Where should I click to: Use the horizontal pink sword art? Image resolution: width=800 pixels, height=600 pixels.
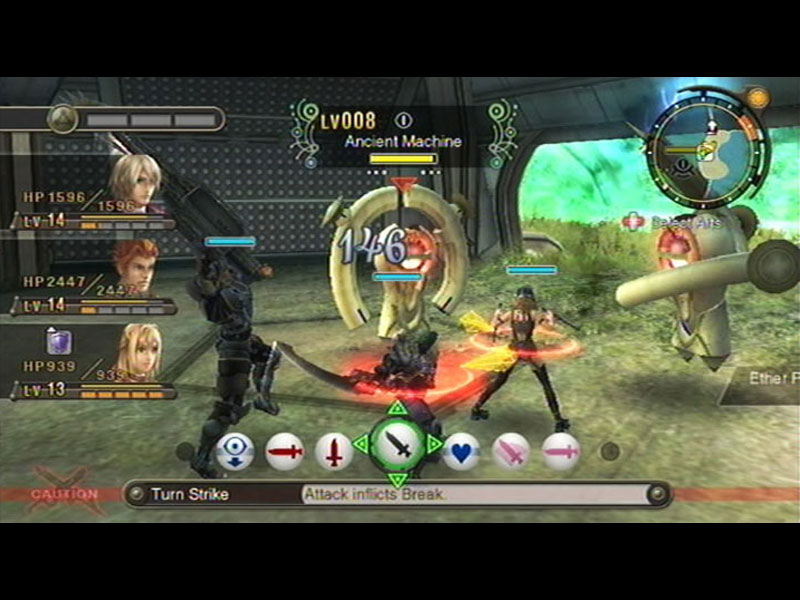point(561,451)
